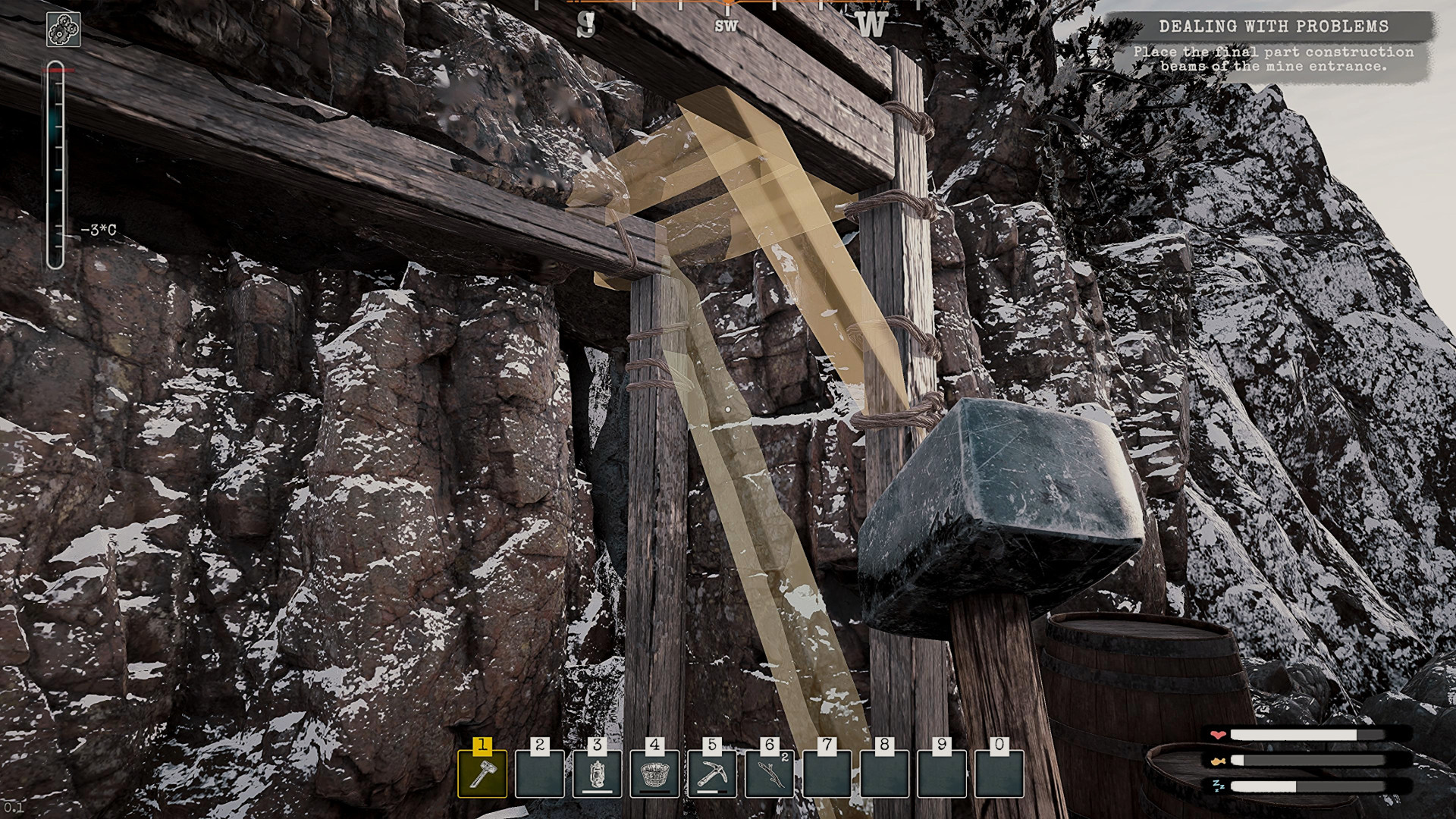Switch to the pickaxe slot

[x=712, y=773]
